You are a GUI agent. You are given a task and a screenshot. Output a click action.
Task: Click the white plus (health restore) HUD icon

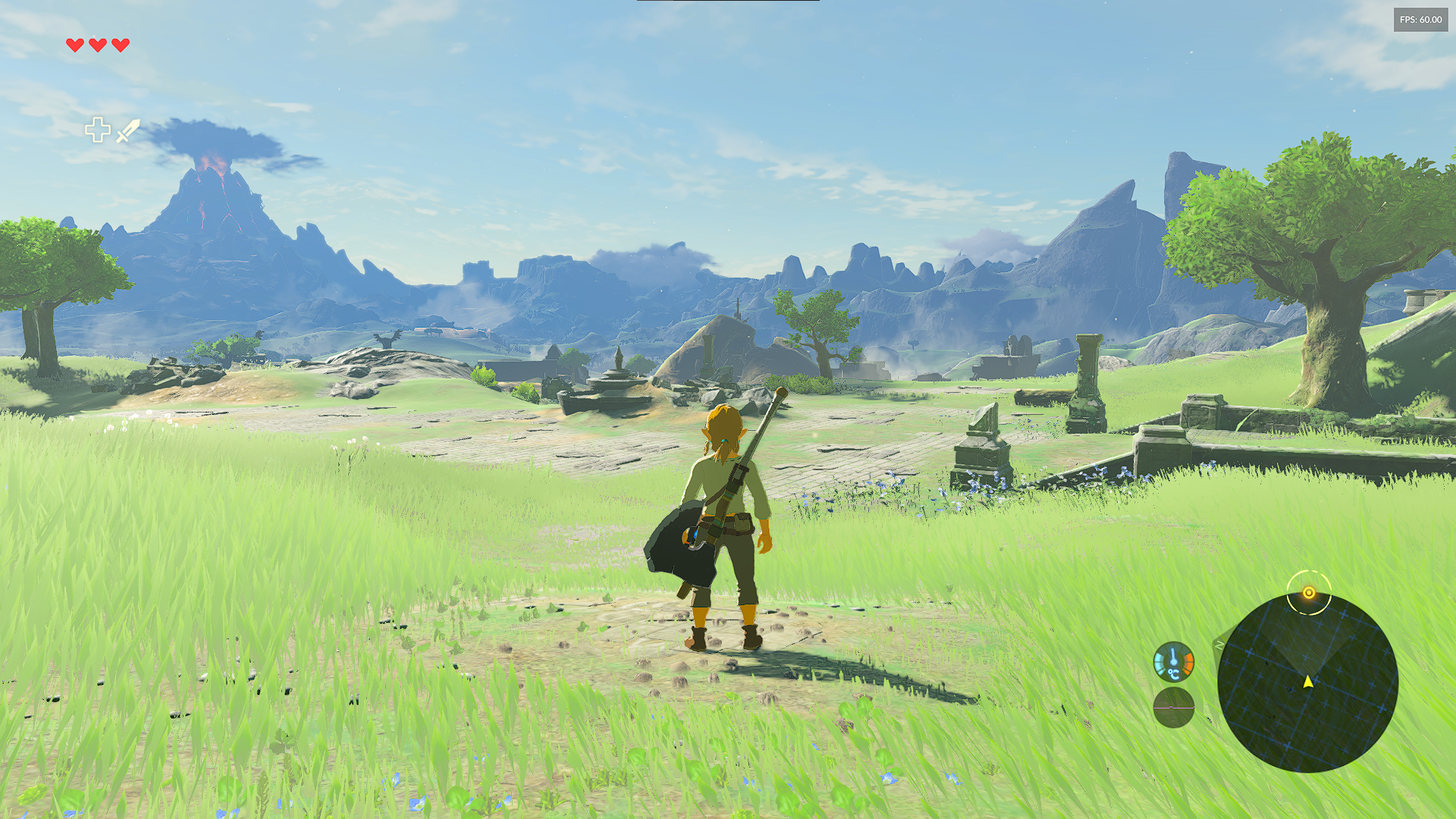click(x=98, y=130)
